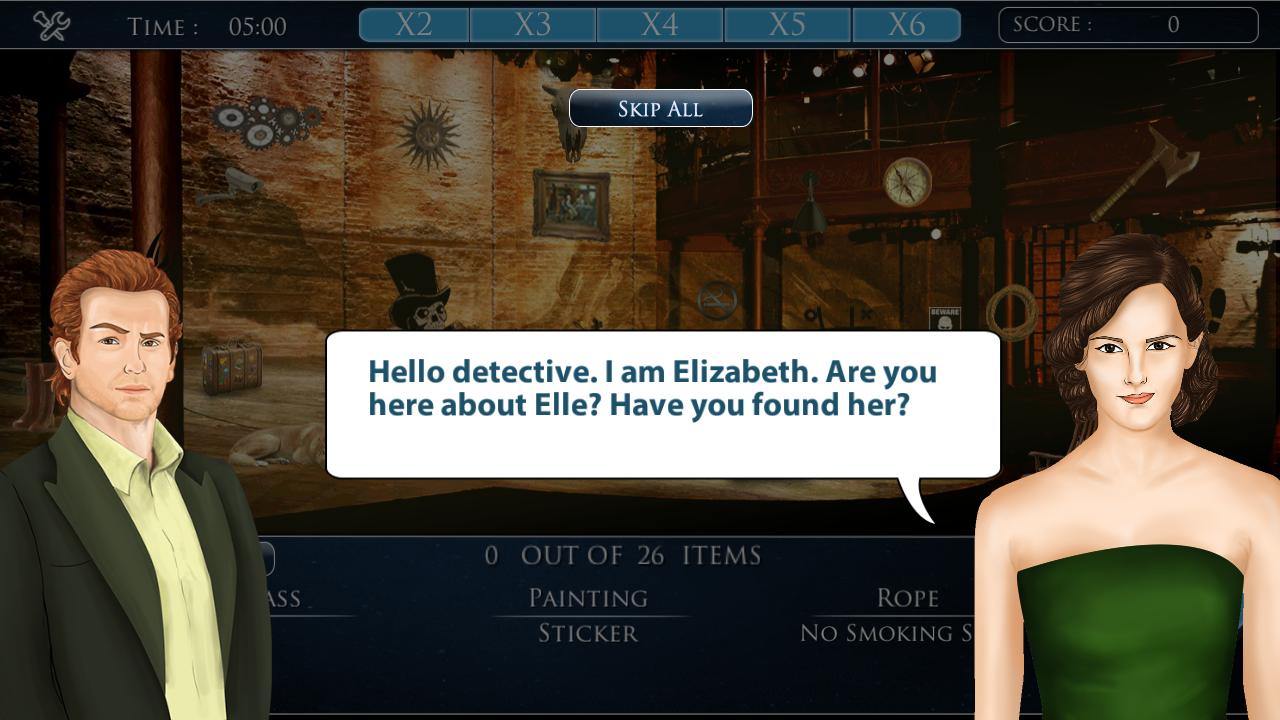Activate the X6 score multiplier
Screen dimensions: 1280x720
(908, 25)
